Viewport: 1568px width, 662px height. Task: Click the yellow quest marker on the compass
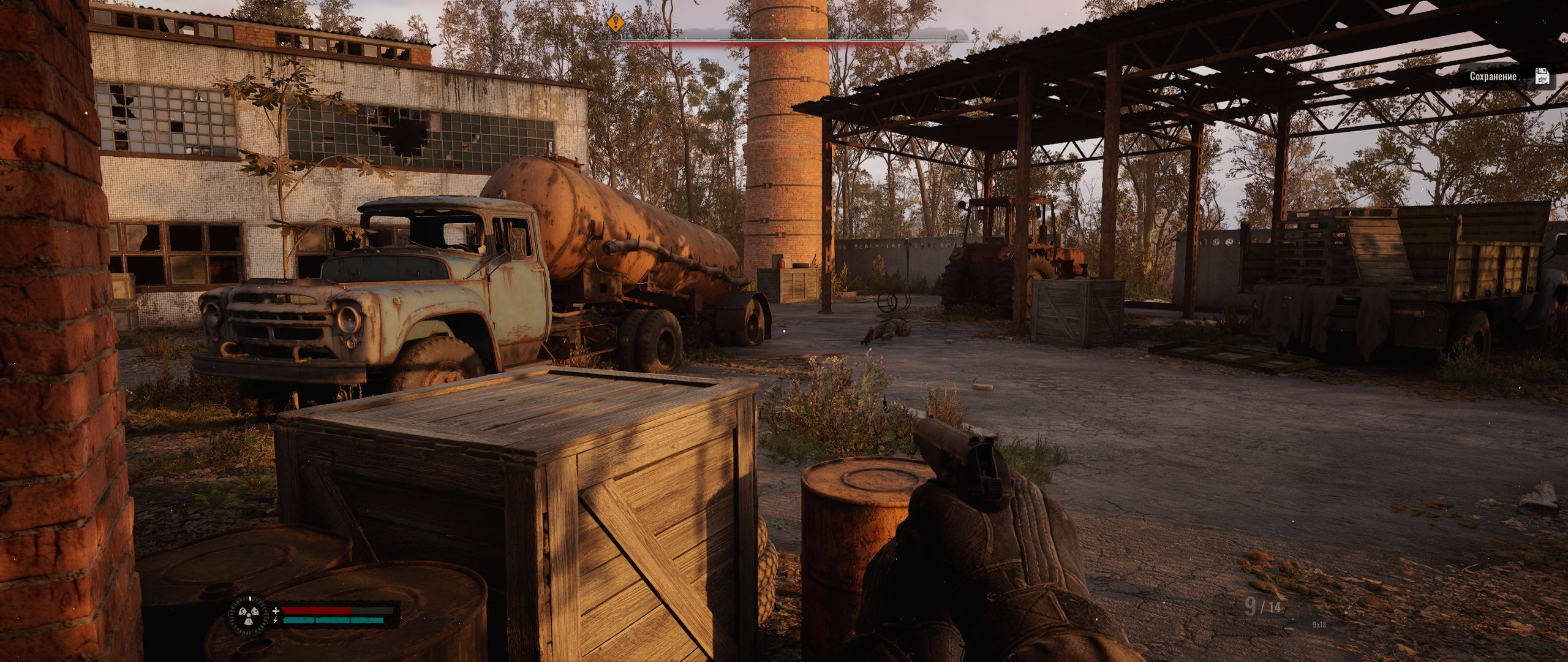coord(616,23)
